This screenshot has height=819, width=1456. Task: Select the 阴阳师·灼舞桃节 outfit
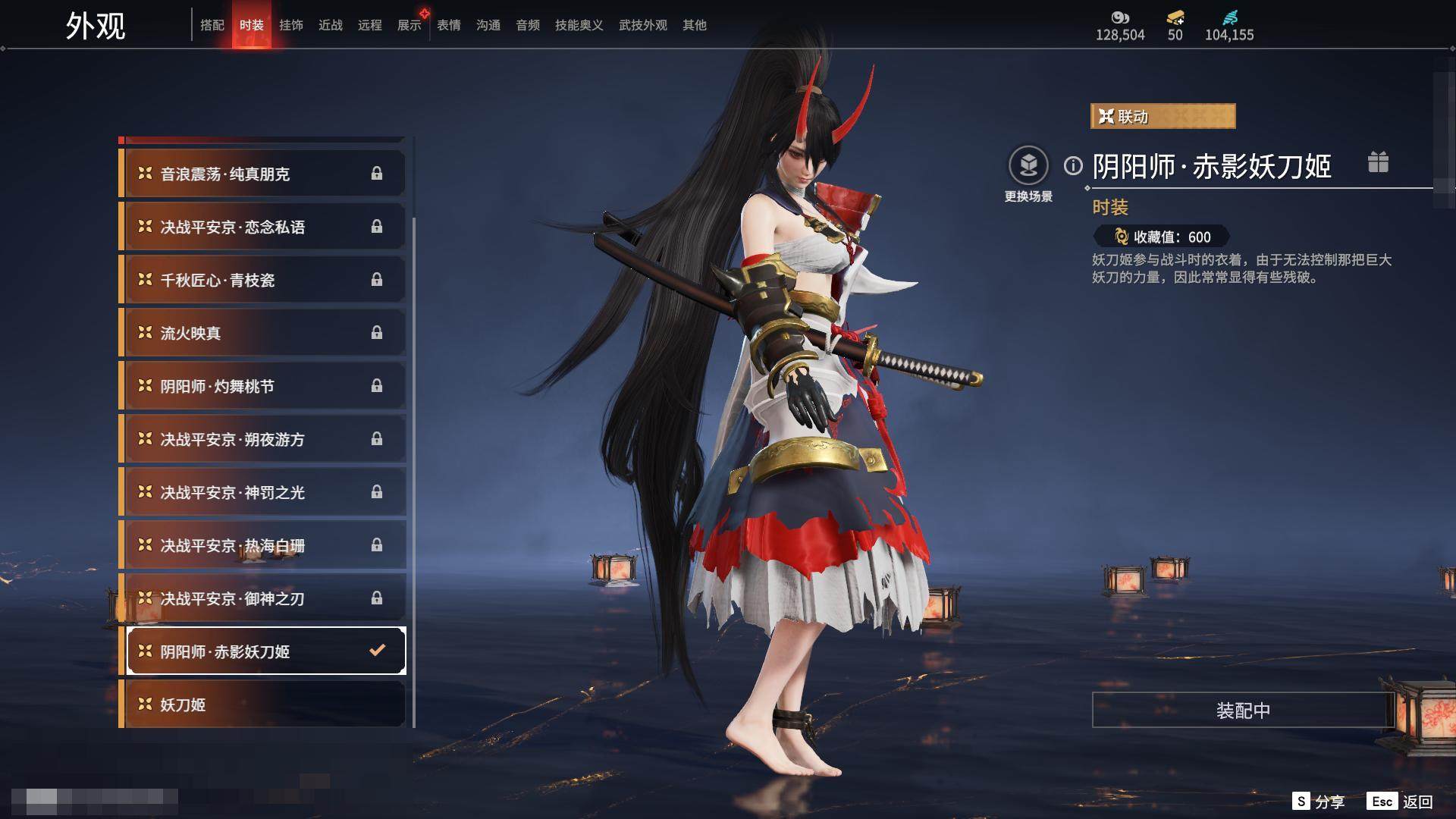tap(262, 386)
